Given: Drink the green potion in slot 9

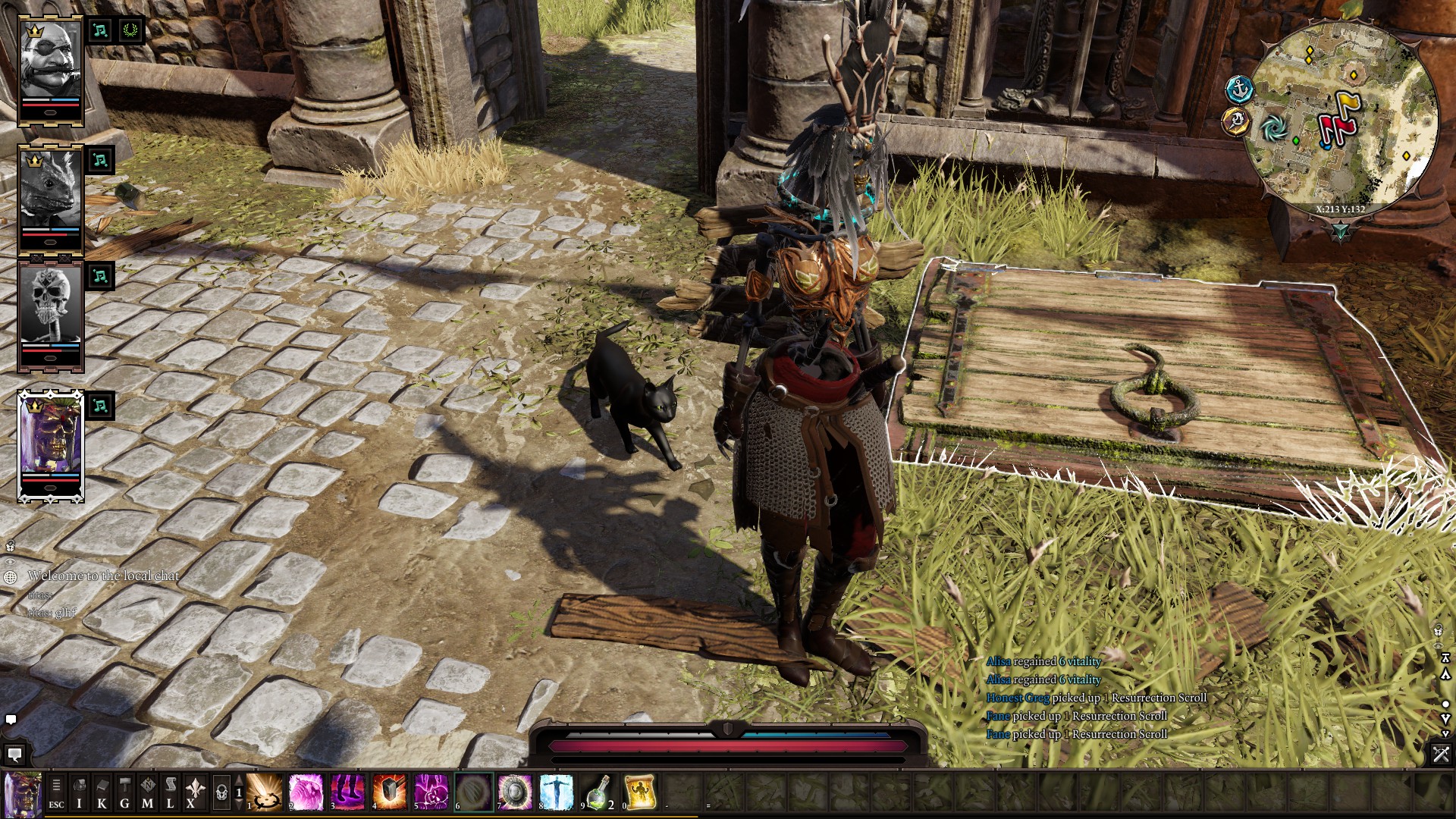Looking at the screenshot, I should (598, 792).
